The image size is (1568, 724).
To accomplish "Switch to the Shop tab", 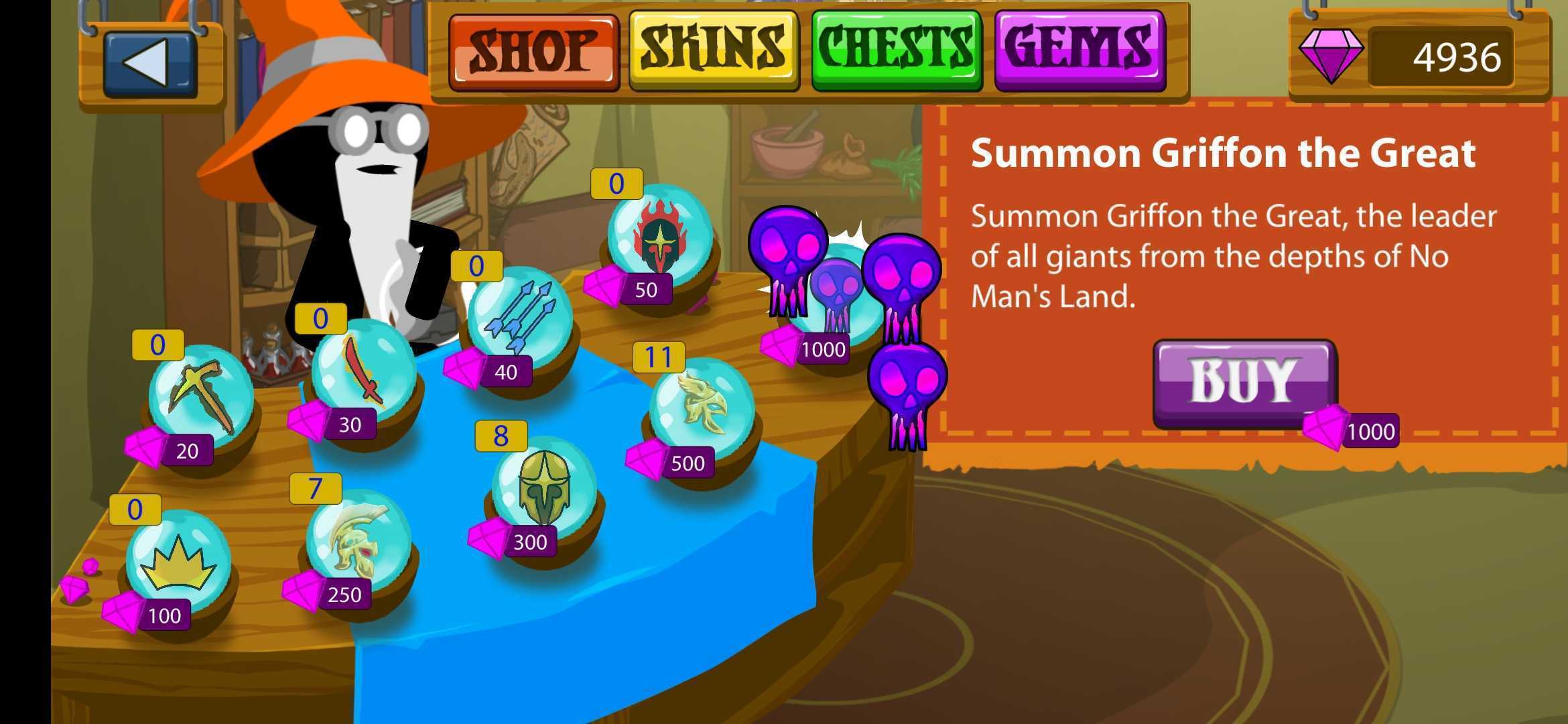I will tap(533, 52).
